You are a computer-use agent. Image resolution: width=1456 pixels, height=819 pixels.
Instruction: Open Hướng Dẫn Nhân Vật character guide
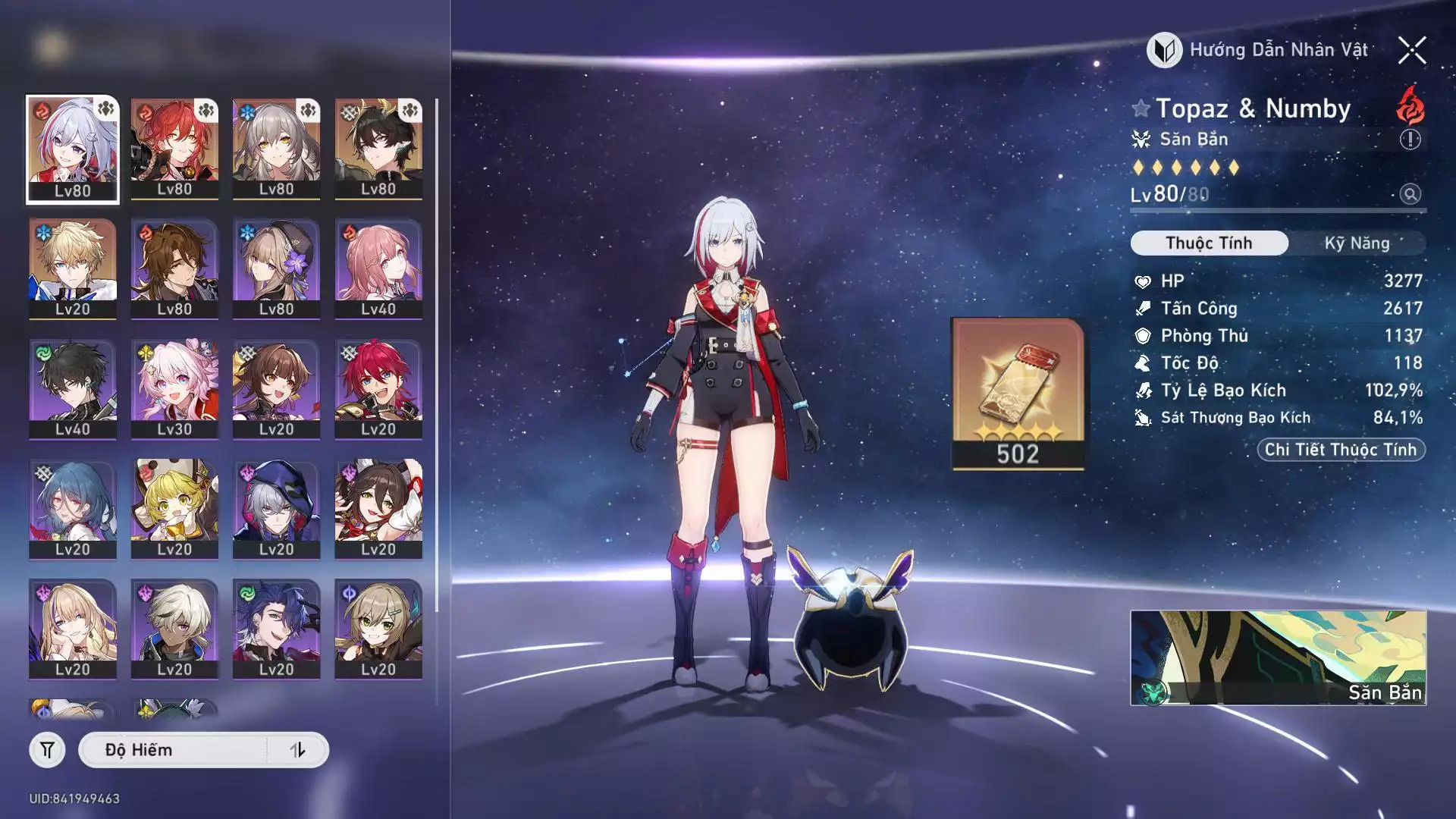1258,51
